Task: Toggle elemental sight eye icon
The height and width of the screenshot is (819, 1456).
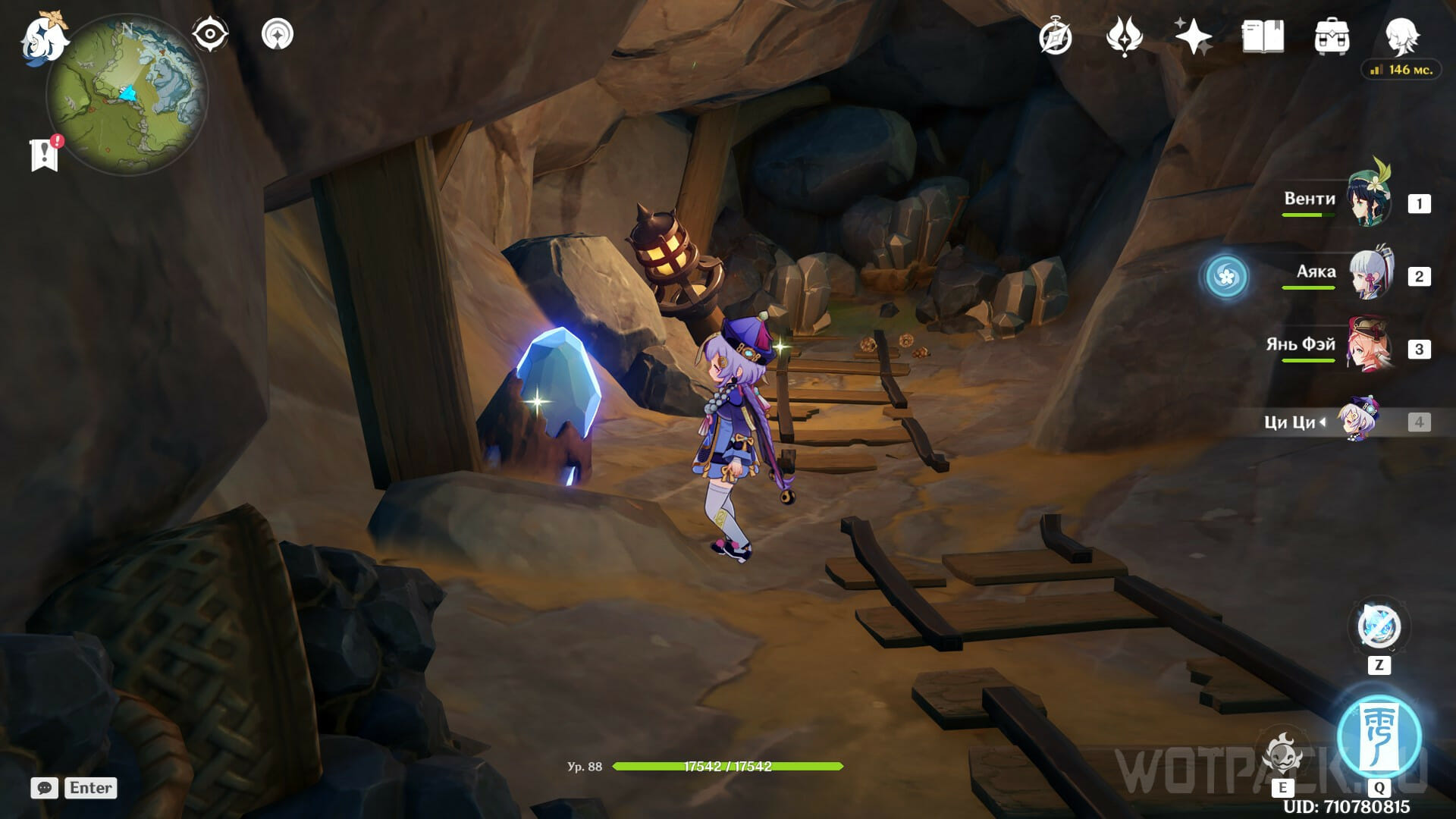Action: [x=210, y=34]
